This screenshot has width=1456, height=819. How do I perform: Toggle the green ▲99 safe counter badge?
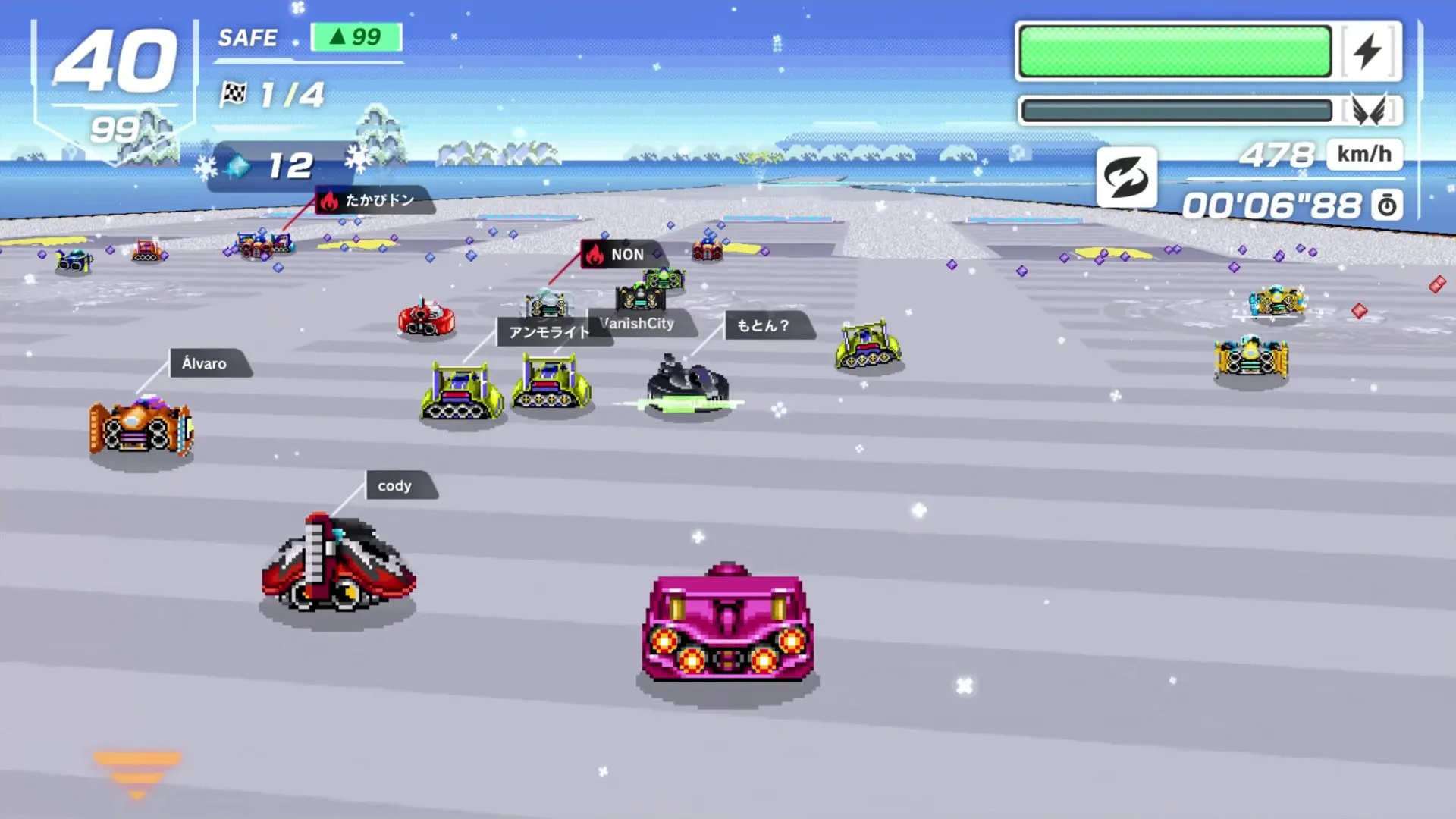pos(356,36)
